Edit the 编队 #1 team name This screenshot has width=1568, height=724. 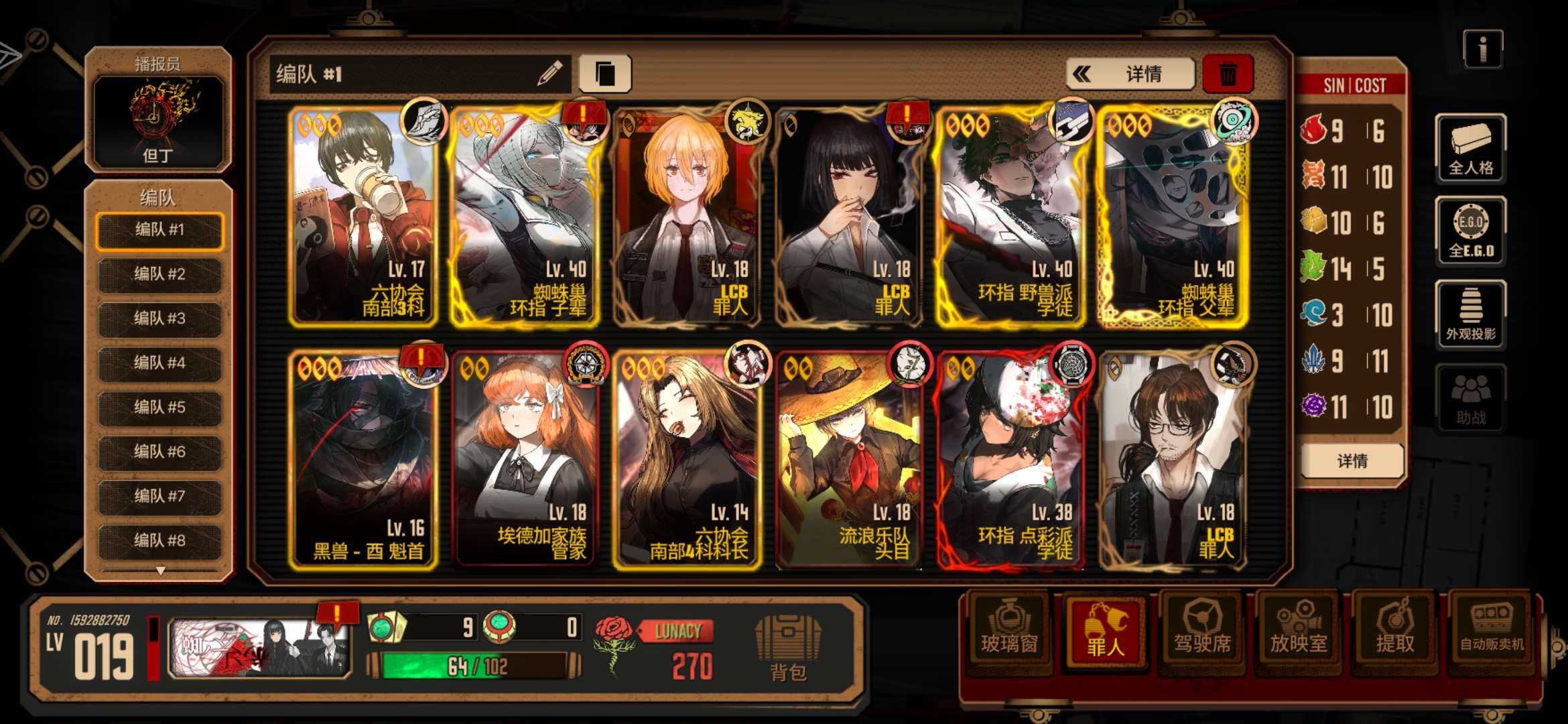549,74
